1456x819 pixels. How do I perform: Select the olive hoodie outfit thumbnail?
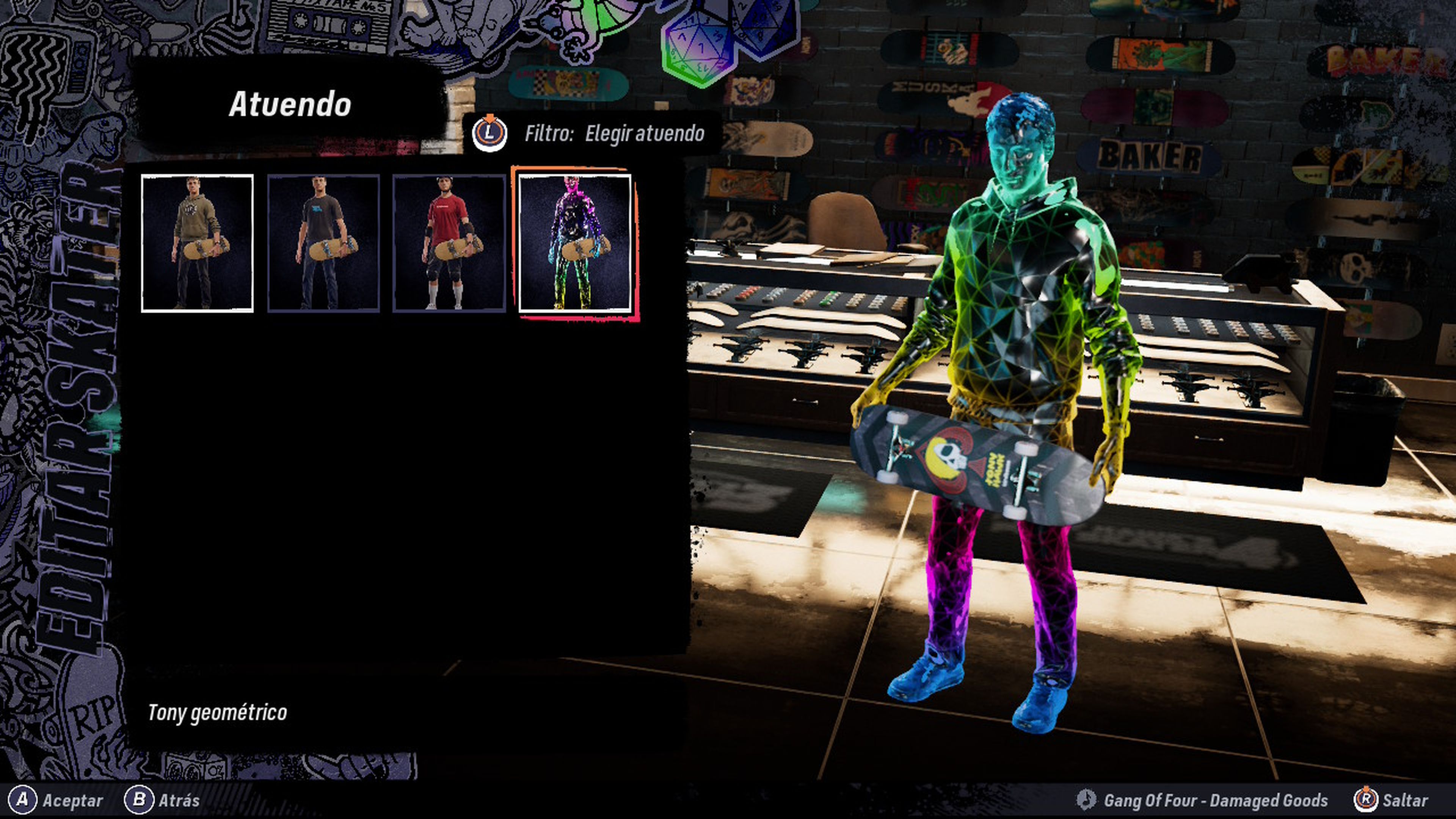point(197,243)
